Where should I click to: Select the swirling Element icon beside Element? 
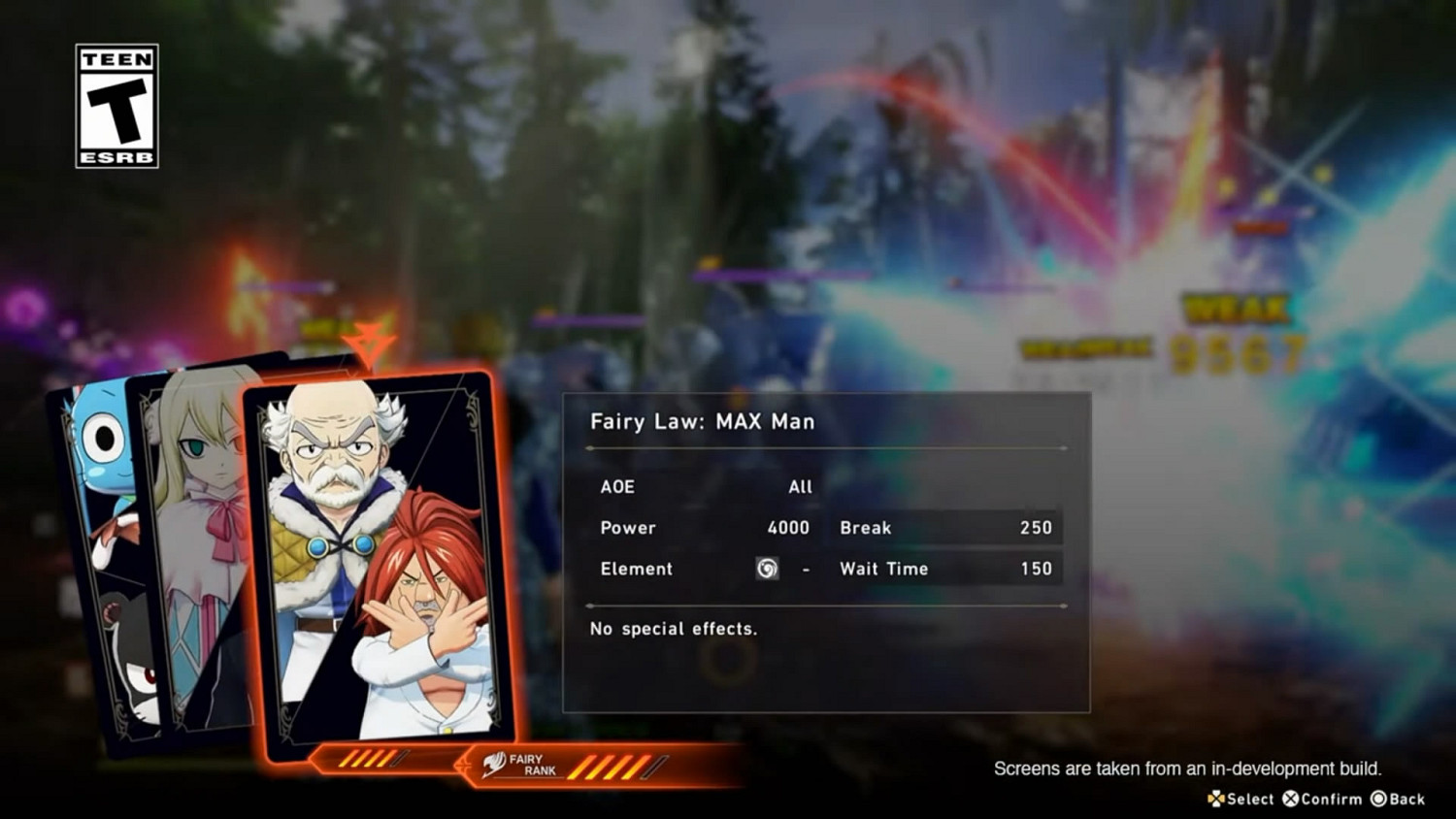pyautogui.click(x=767, y=569)
